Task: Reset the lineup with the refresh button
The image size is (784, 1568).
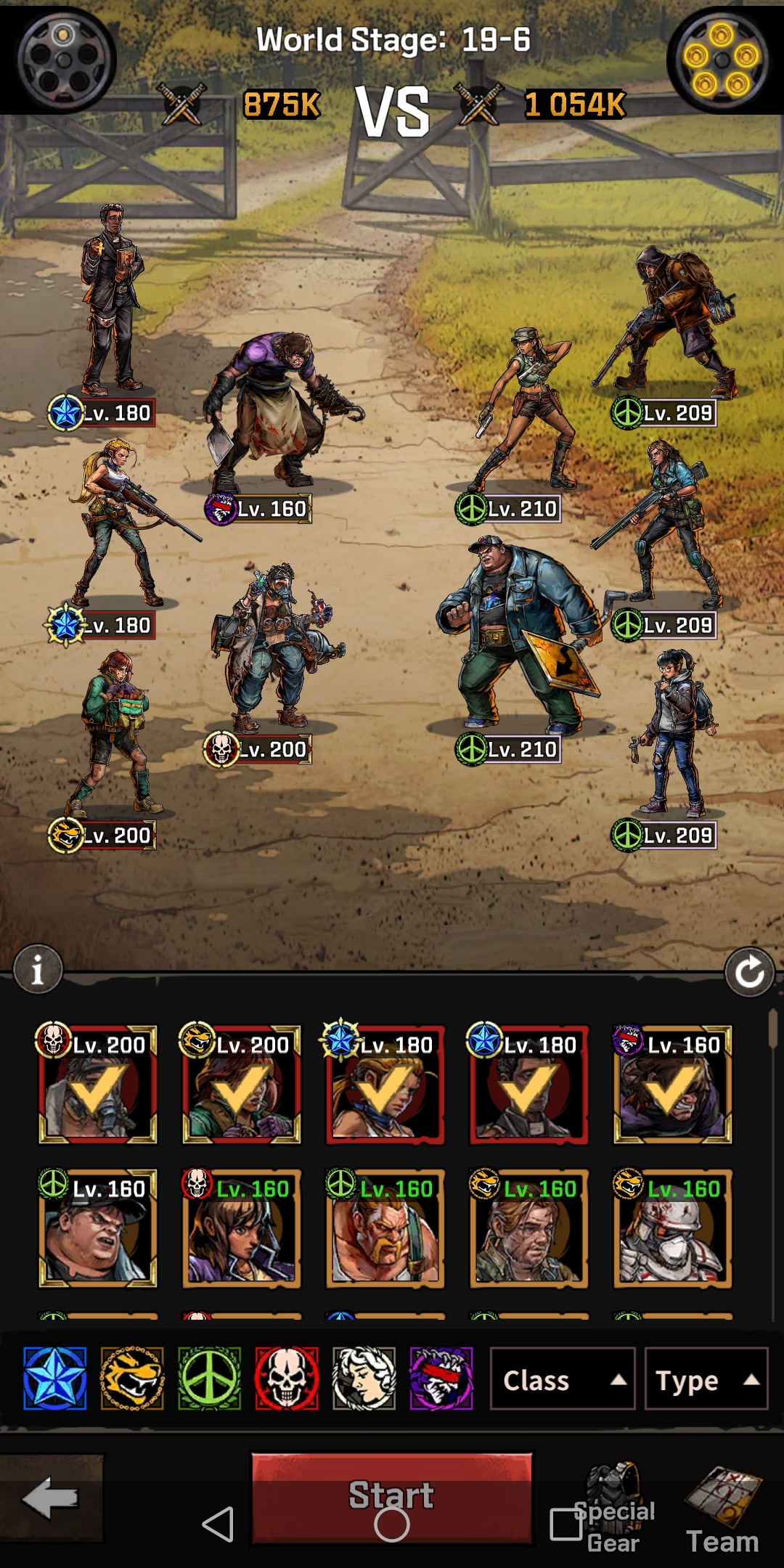Action: point(749,971)
